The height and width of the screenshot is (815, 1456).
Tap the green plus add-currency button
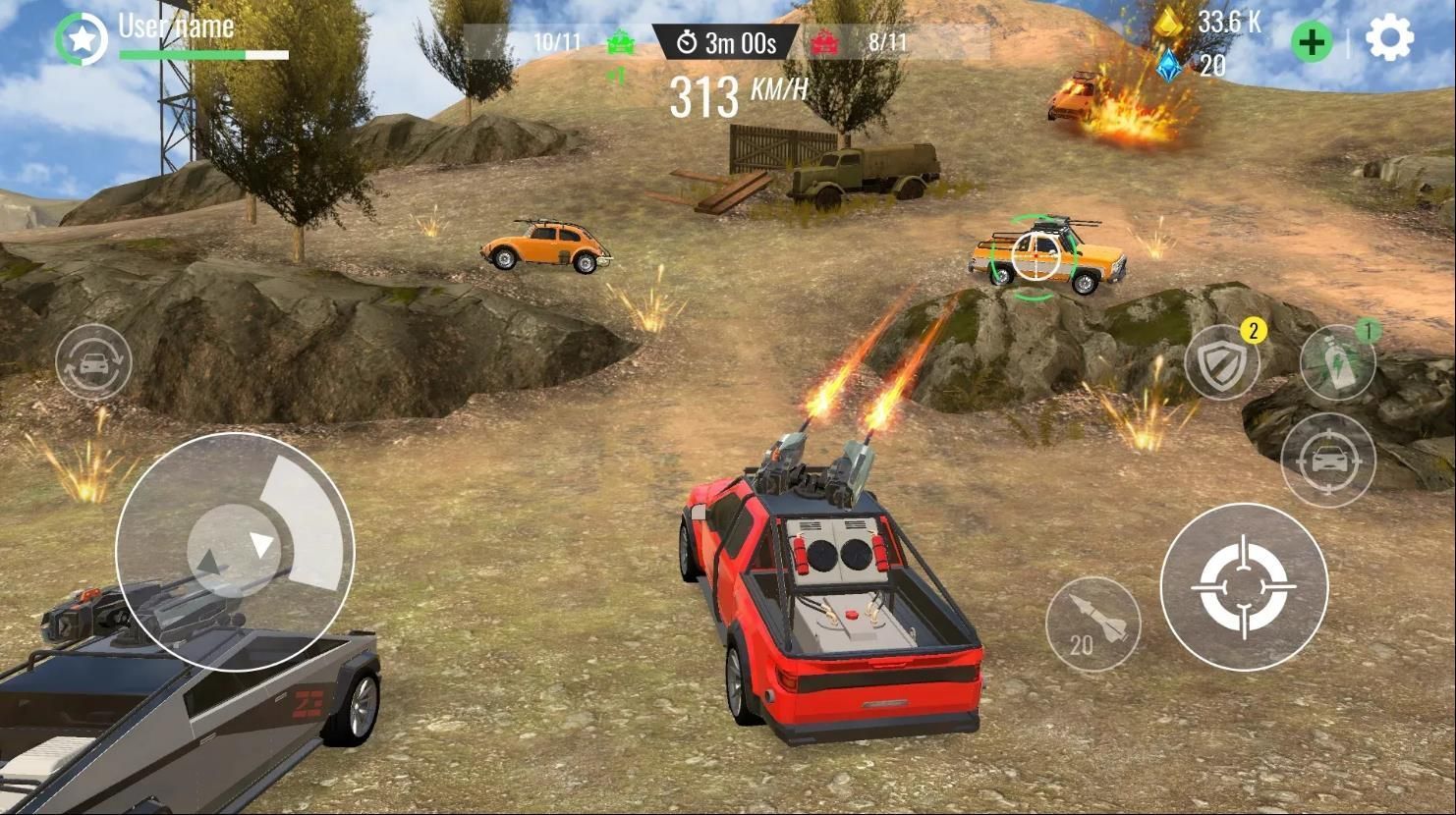(x=1312, y=42)
